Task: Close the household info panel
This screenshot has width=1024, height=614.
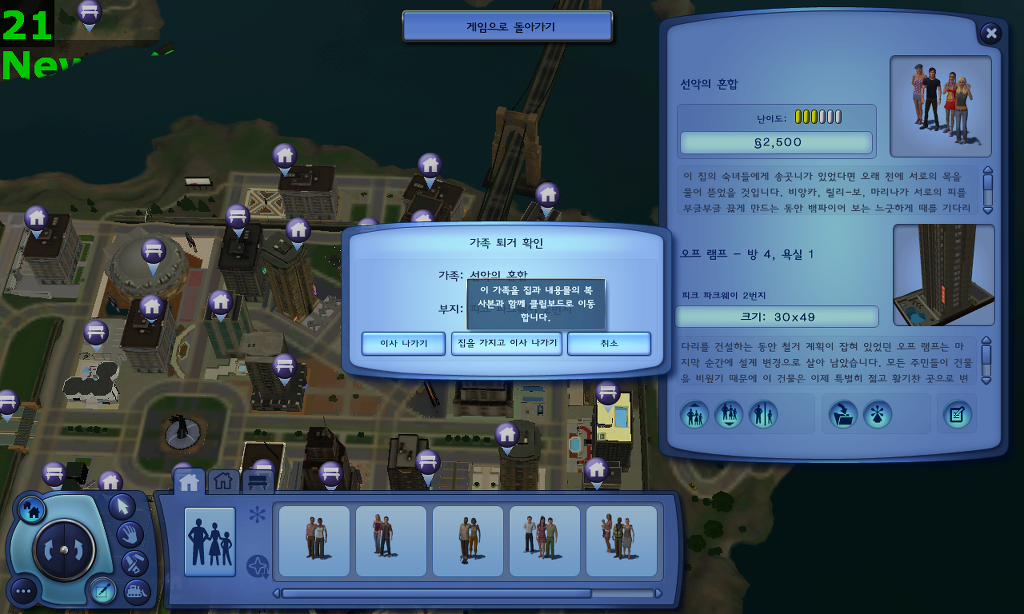Action: [991, 33]
